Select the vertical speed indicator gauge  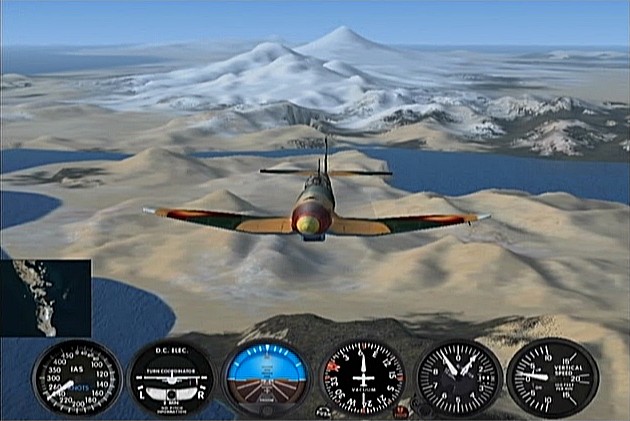(x=552, y=377)
